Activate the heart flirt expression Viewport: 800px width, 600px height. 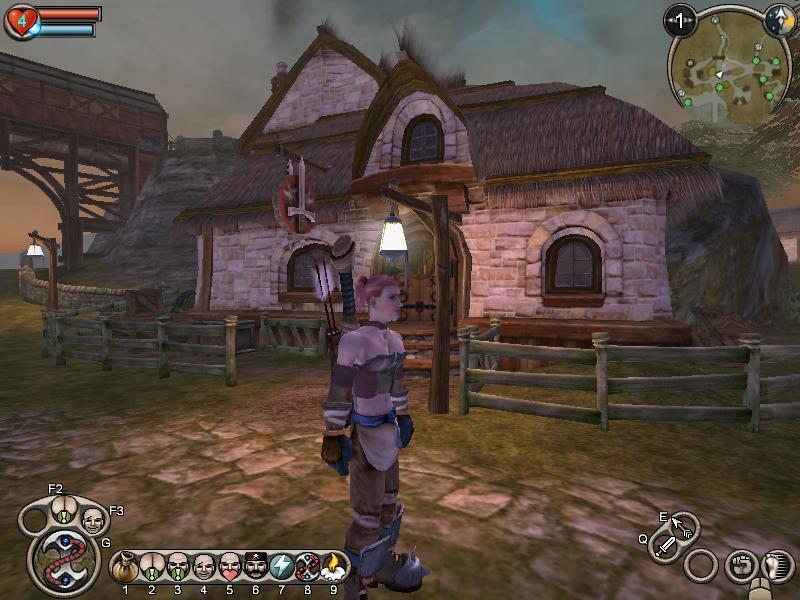pyautogui.click(x=230, y=567)
